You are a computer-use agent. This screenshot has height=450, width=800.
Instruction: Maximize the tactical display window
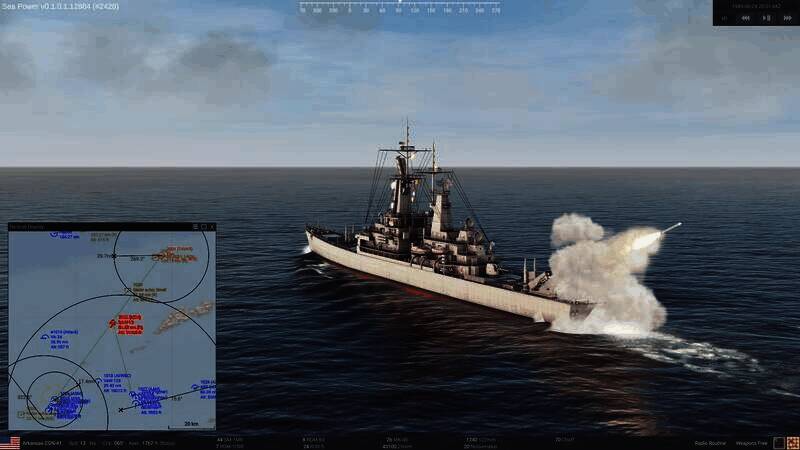(x=204, y=227)
